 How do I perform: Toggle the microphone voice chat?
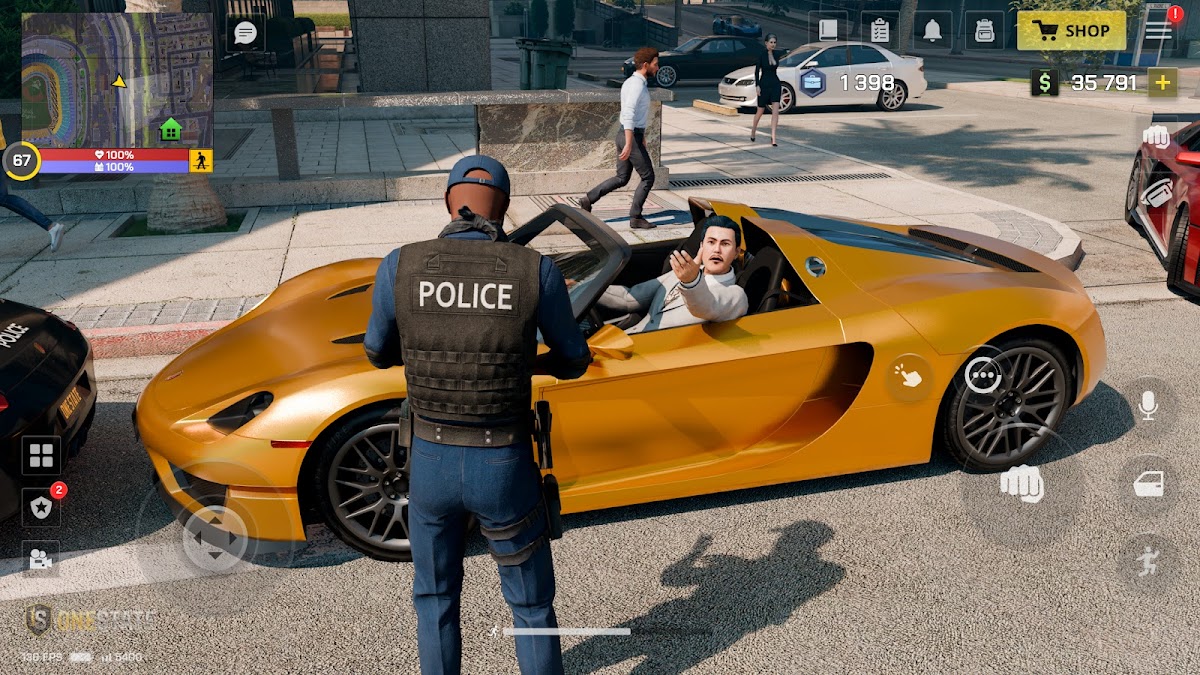coord(1147,404)
